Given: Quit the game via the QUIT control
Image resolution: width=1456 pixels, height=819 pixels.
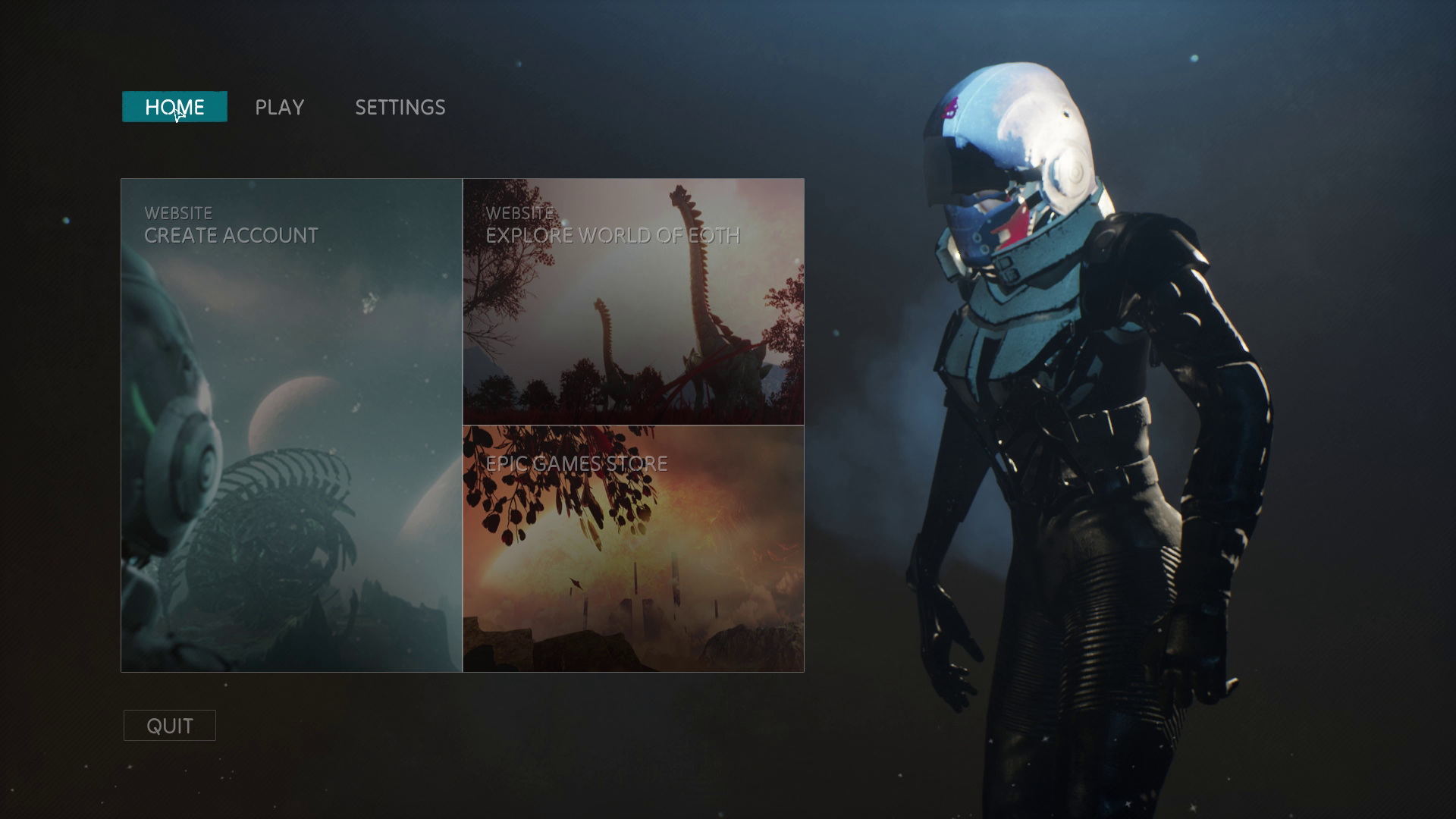Looking at the screenshot, I should (x=169, y=725).
